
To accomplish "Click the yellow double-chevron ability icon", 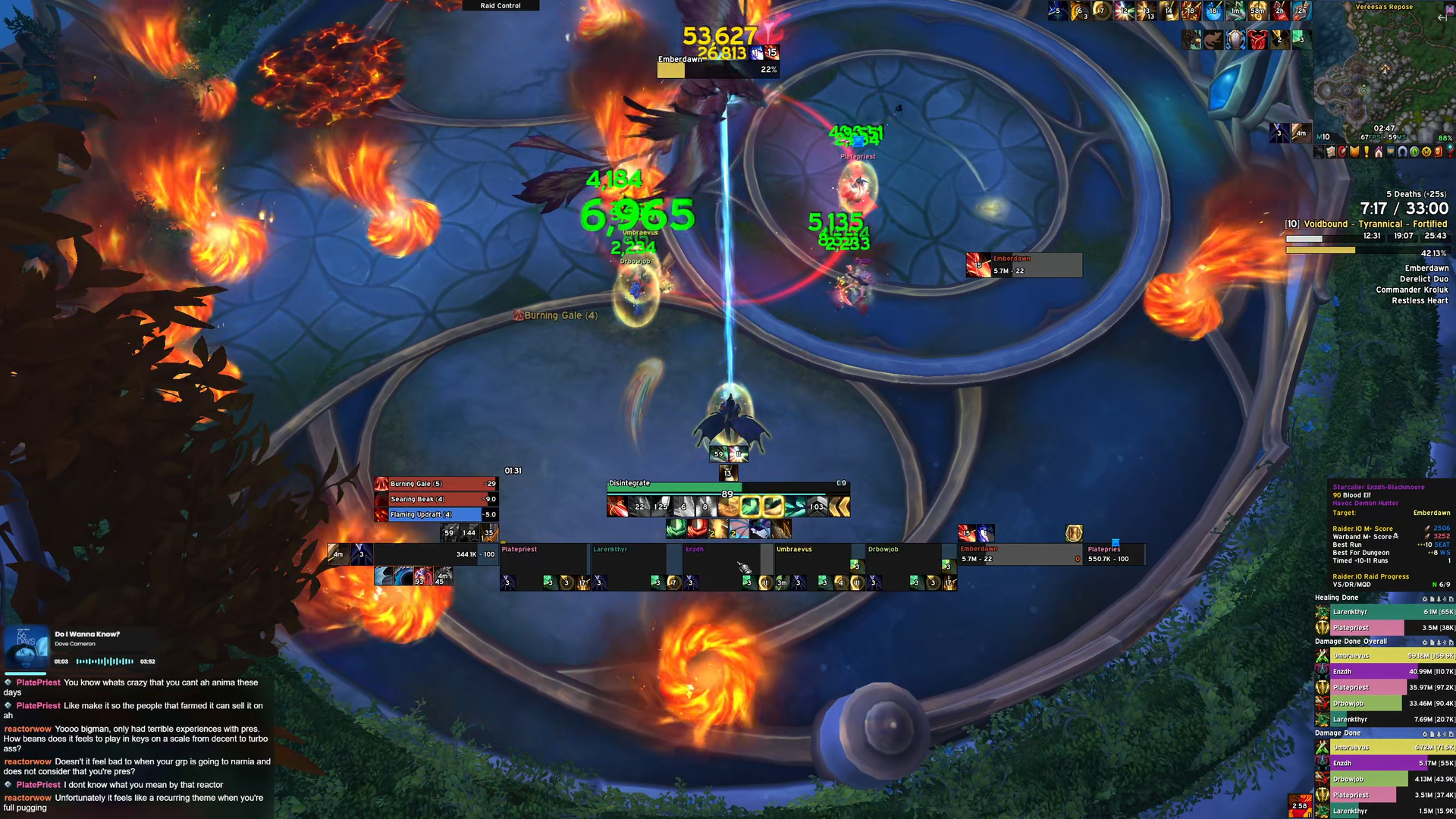I will click(839, 507).
